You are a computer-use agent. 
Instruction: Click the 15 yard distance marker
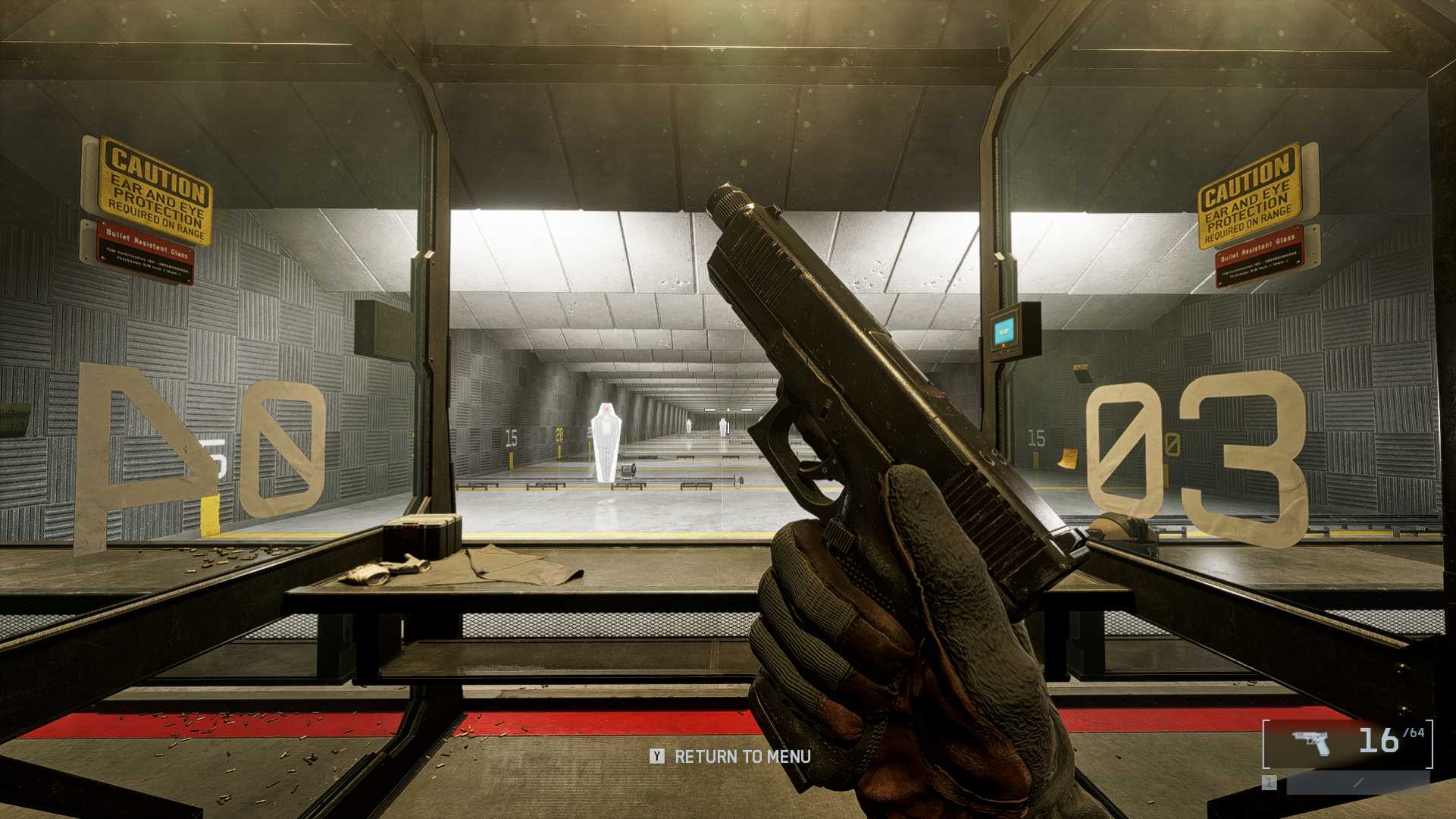(x=512, y=437)
